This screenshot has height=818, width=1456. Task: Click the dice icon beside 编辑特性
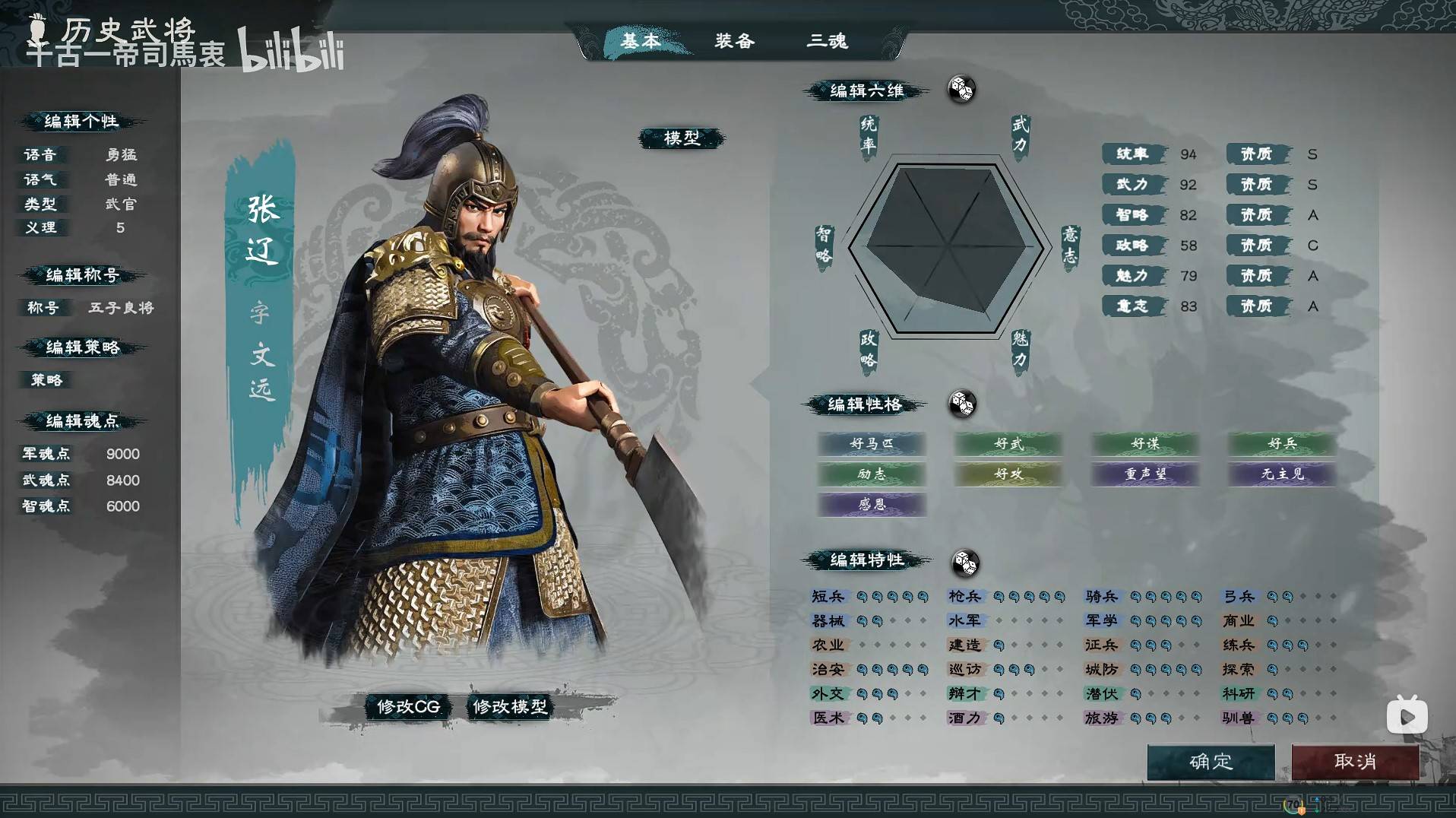pyautogui.click(x=965, y=564)
